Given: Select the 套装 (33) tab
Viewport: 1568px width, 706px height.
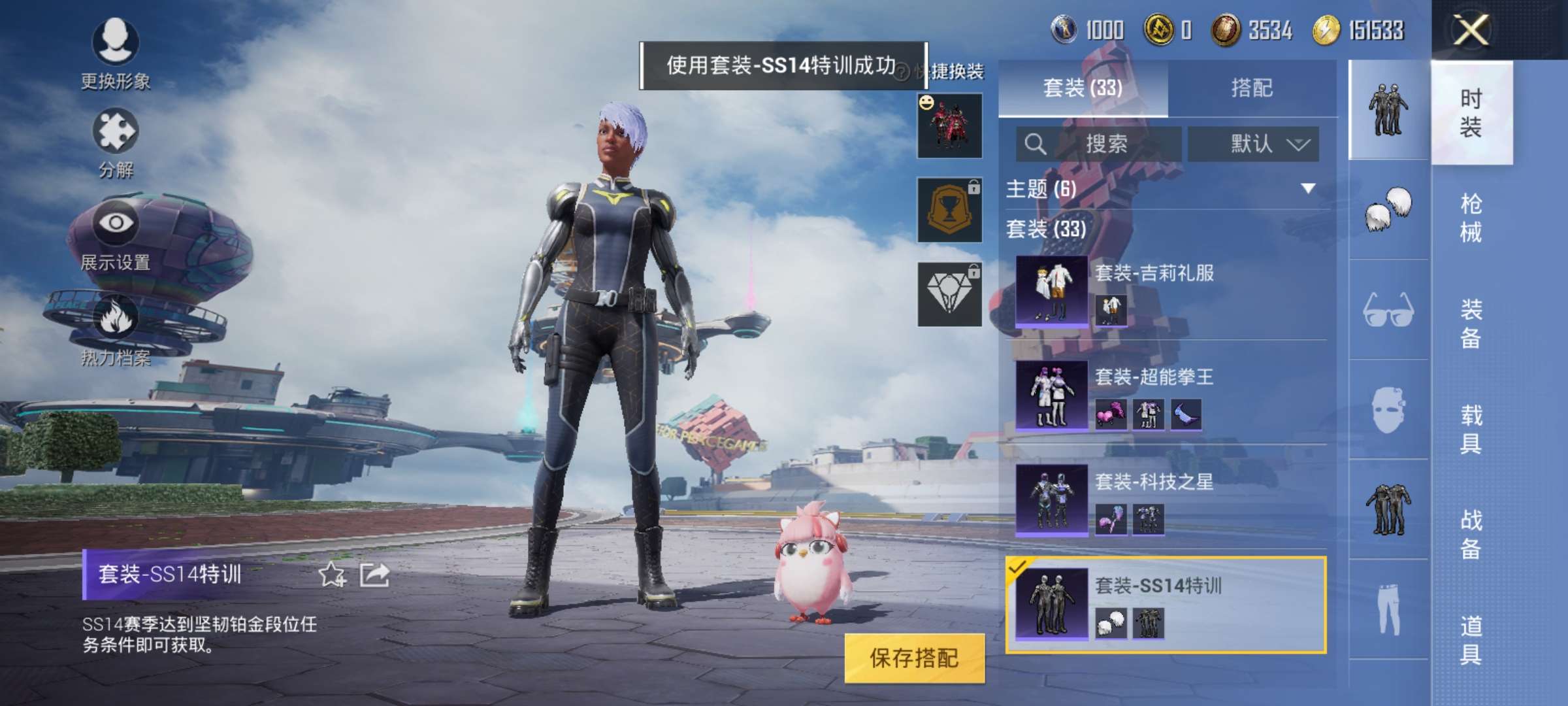Looking at the screenshot, I should click(x=1083, y=88).
